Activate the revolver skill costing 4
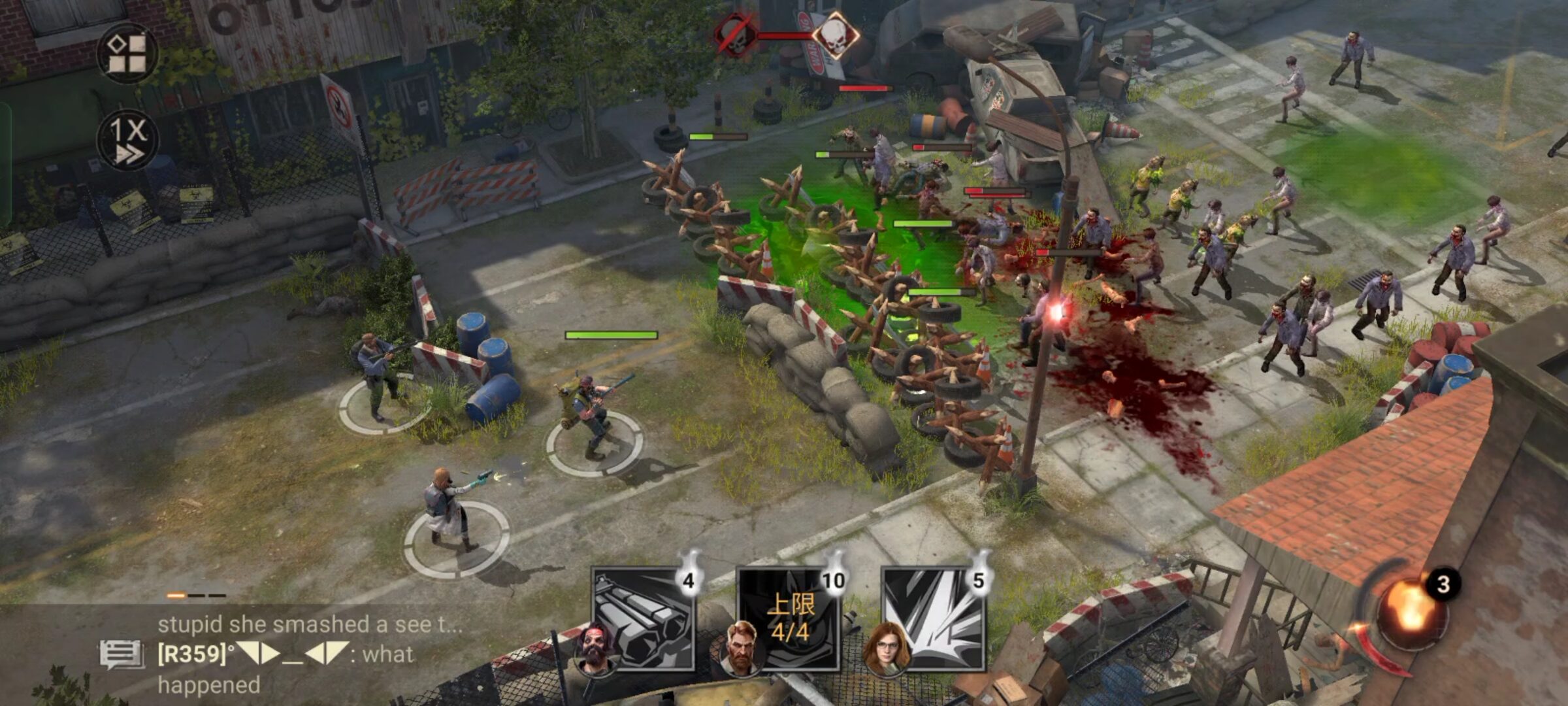 [x=643, y=618]
